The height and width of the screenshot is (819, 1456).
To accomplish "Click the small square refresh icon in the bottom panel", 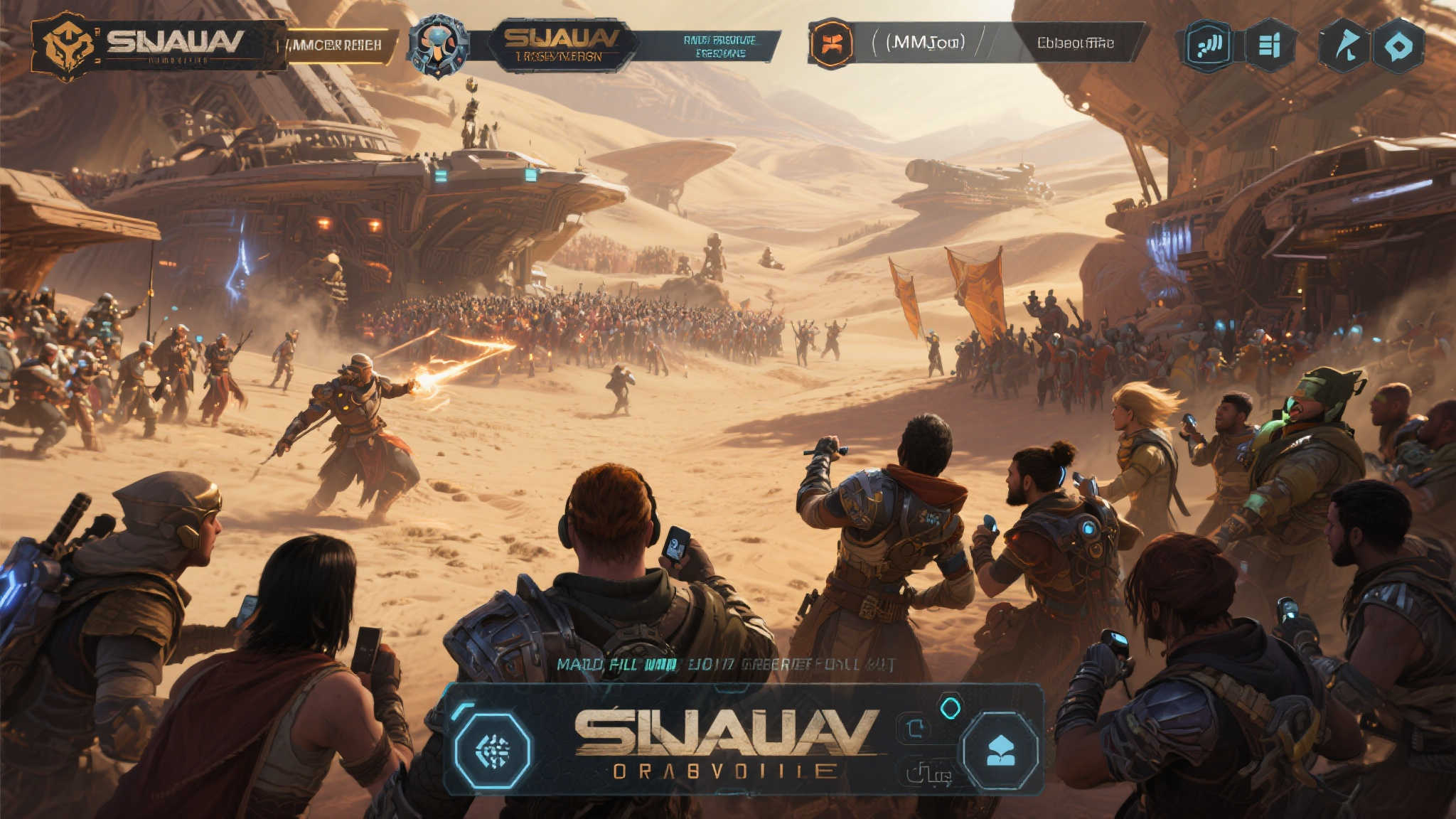I will (x=915, y=728).
